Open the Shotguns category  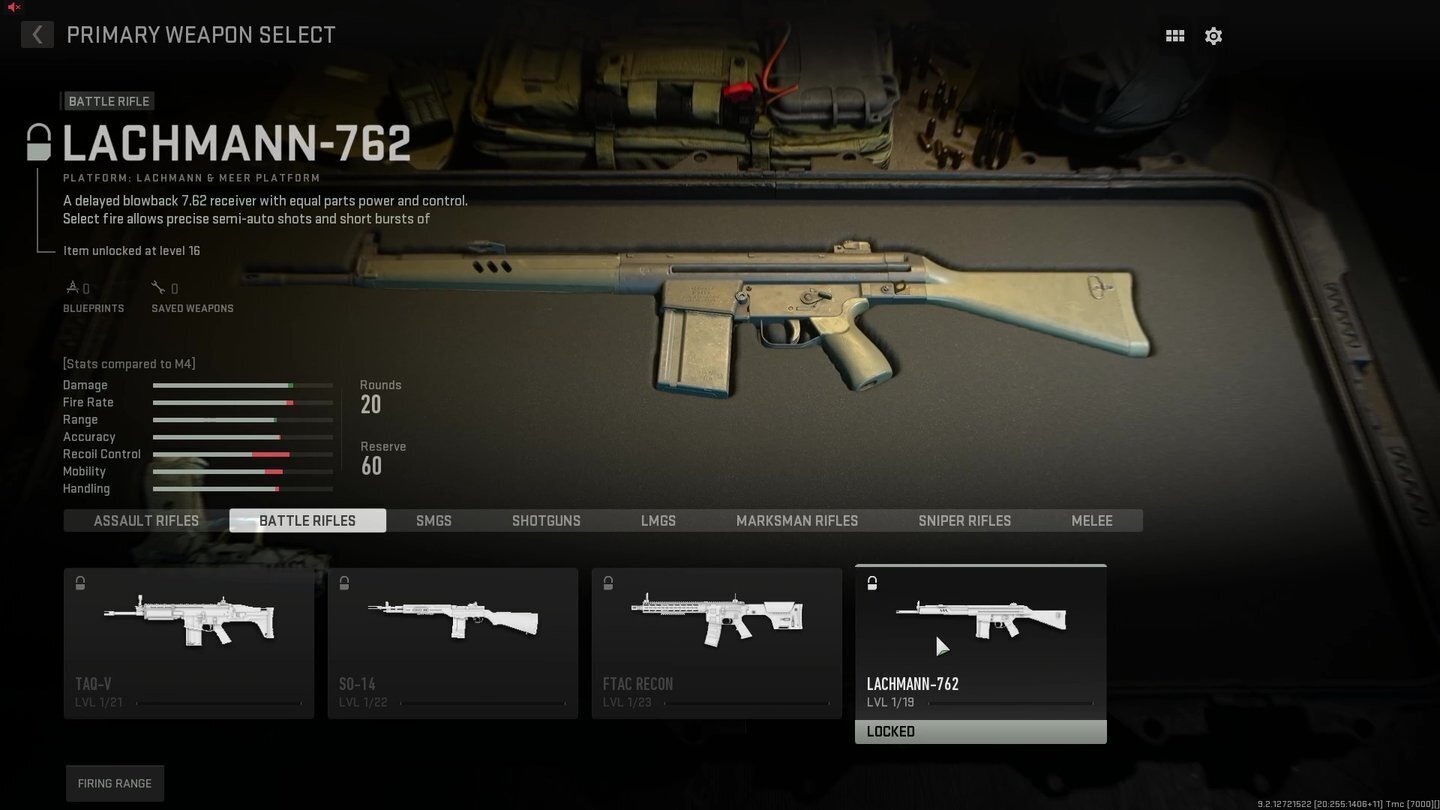(546, 521)
